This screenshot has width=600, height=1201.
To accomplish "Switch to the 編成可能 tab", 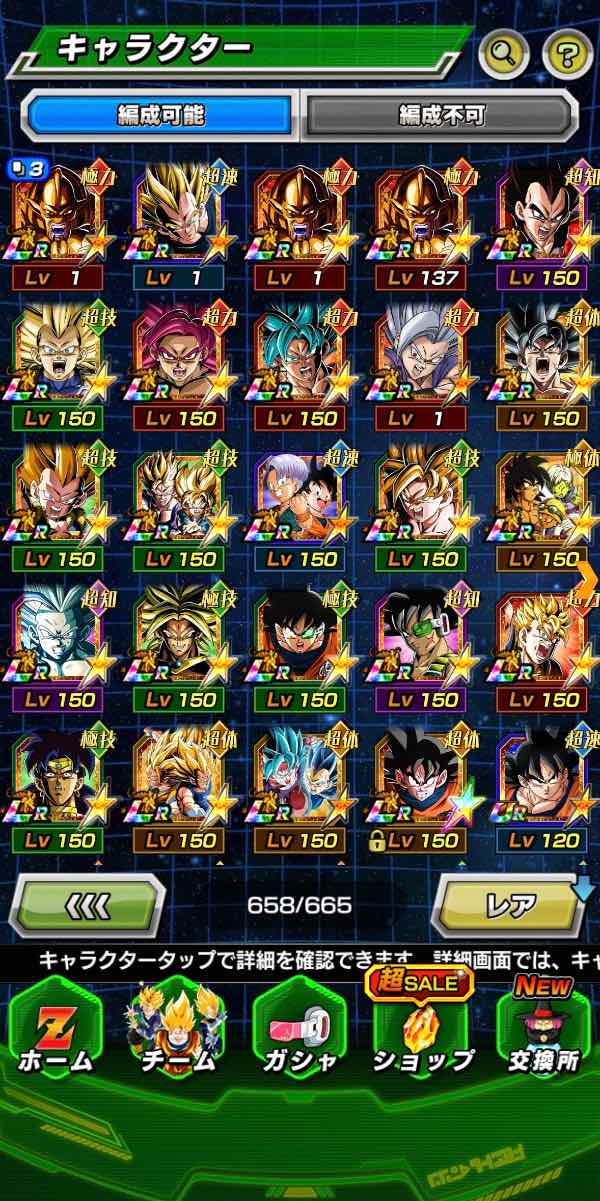I will (160, 115).
